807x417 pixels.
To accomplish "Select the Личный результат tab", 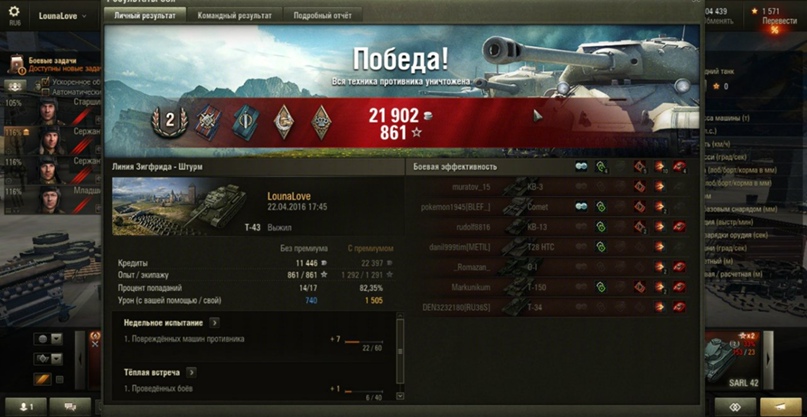I will [x=147, y=16].
